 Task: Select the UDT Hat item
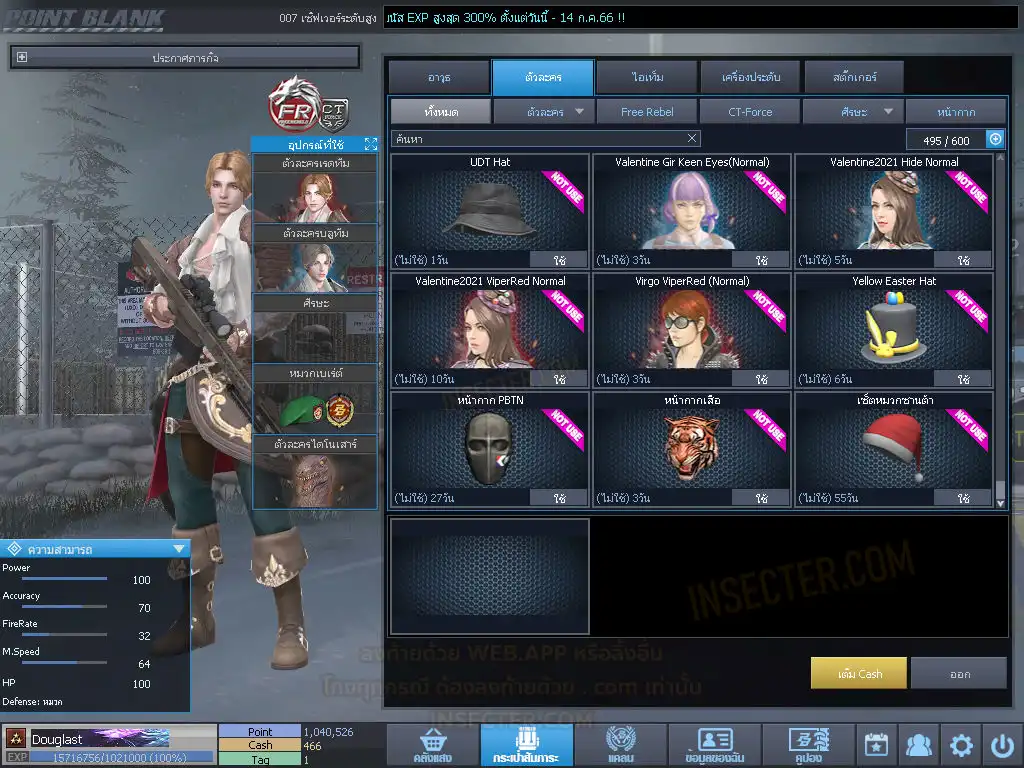[x=490, y=211]
